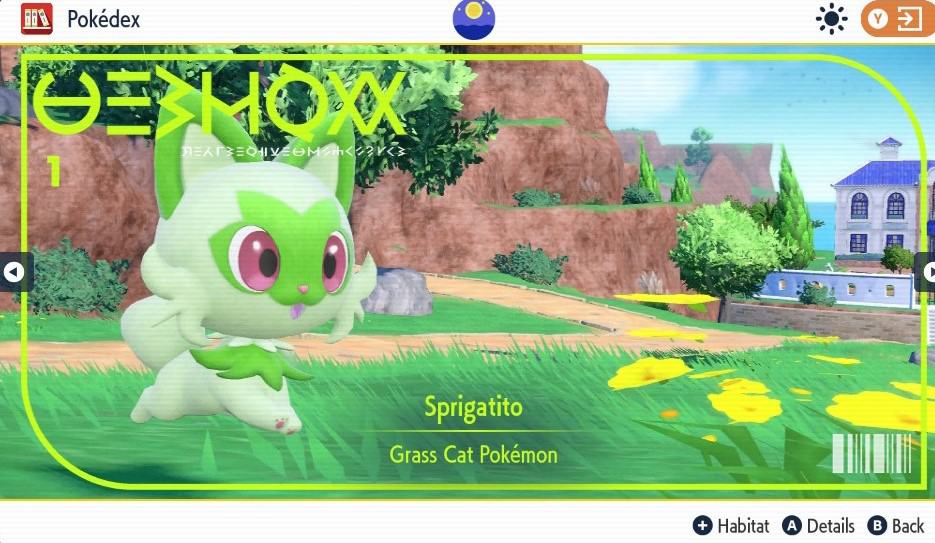This screenshot has width=935, height=543.
Task: Go to the previous Pokédex entry arrow
Action: 14,271
